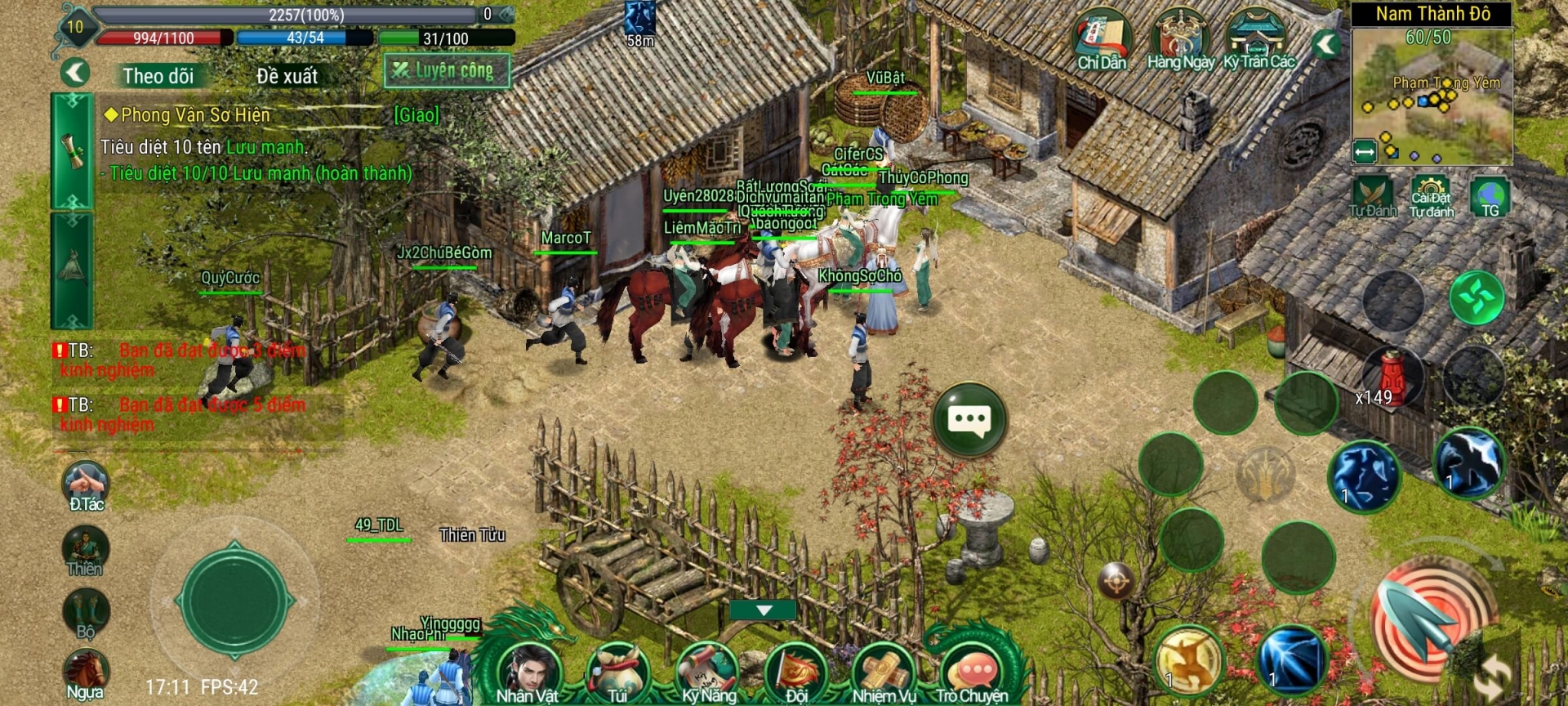Viewport: 1568px width, 706px height.
Task: Open the Chỉ Dẫn guide
Action: (x=1101, y=41)
